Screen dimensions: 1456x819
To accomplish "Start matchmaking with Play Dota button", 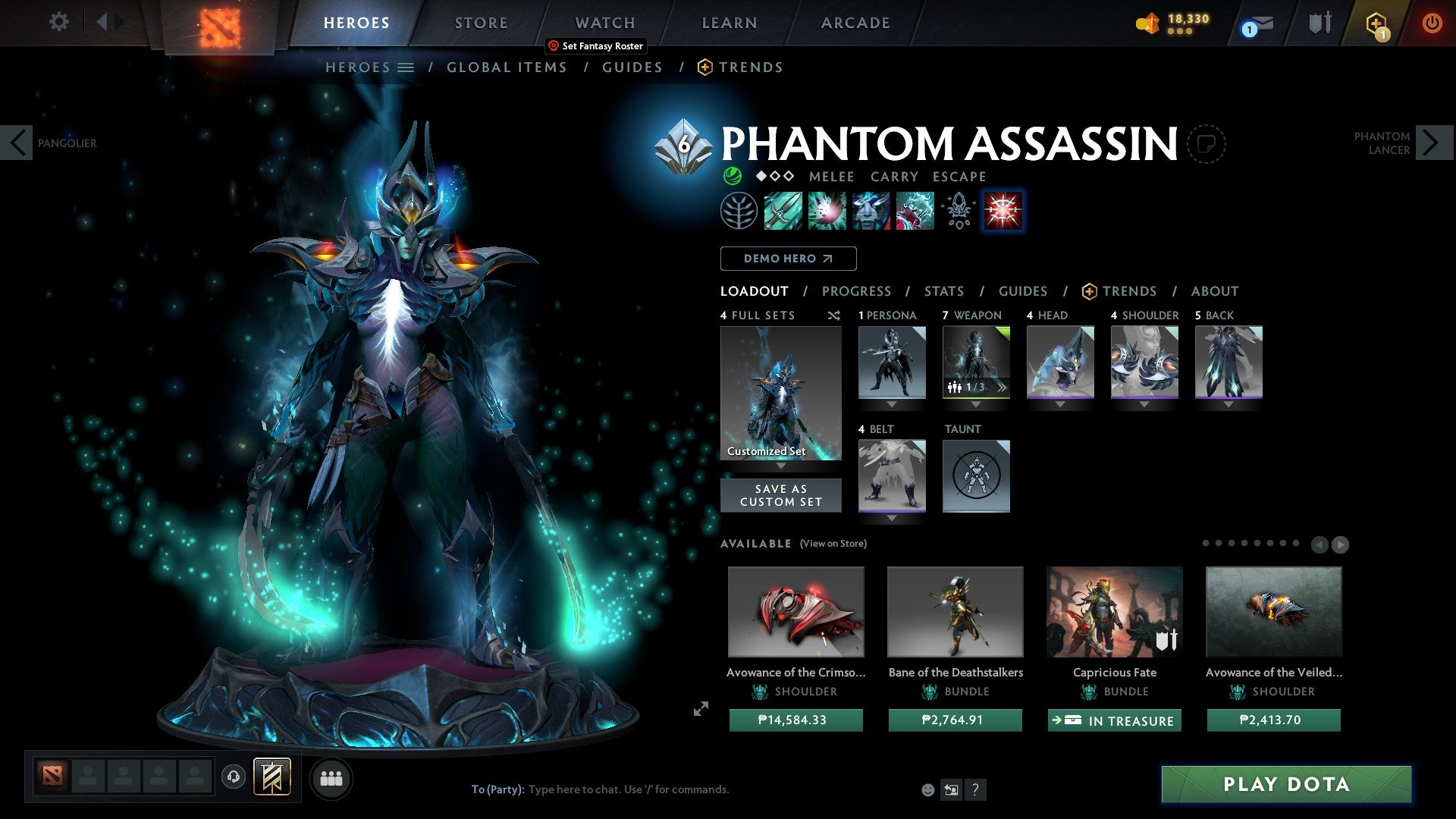I will (1286, 784).
